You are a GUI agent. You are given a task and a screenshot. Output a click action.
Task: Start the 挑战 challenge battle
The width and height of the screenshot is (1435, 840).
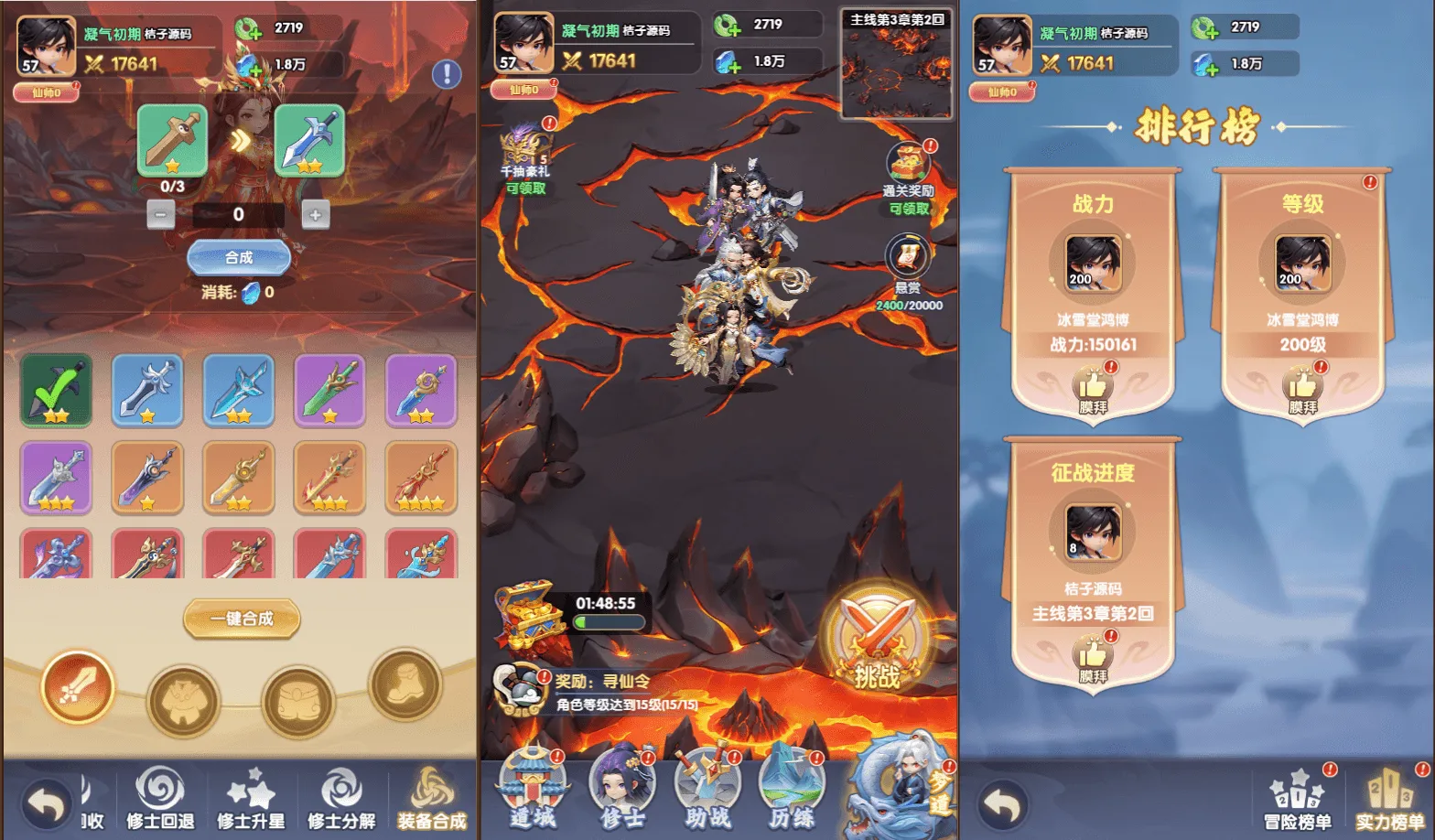pyautogui.click(x=877, y=641)
